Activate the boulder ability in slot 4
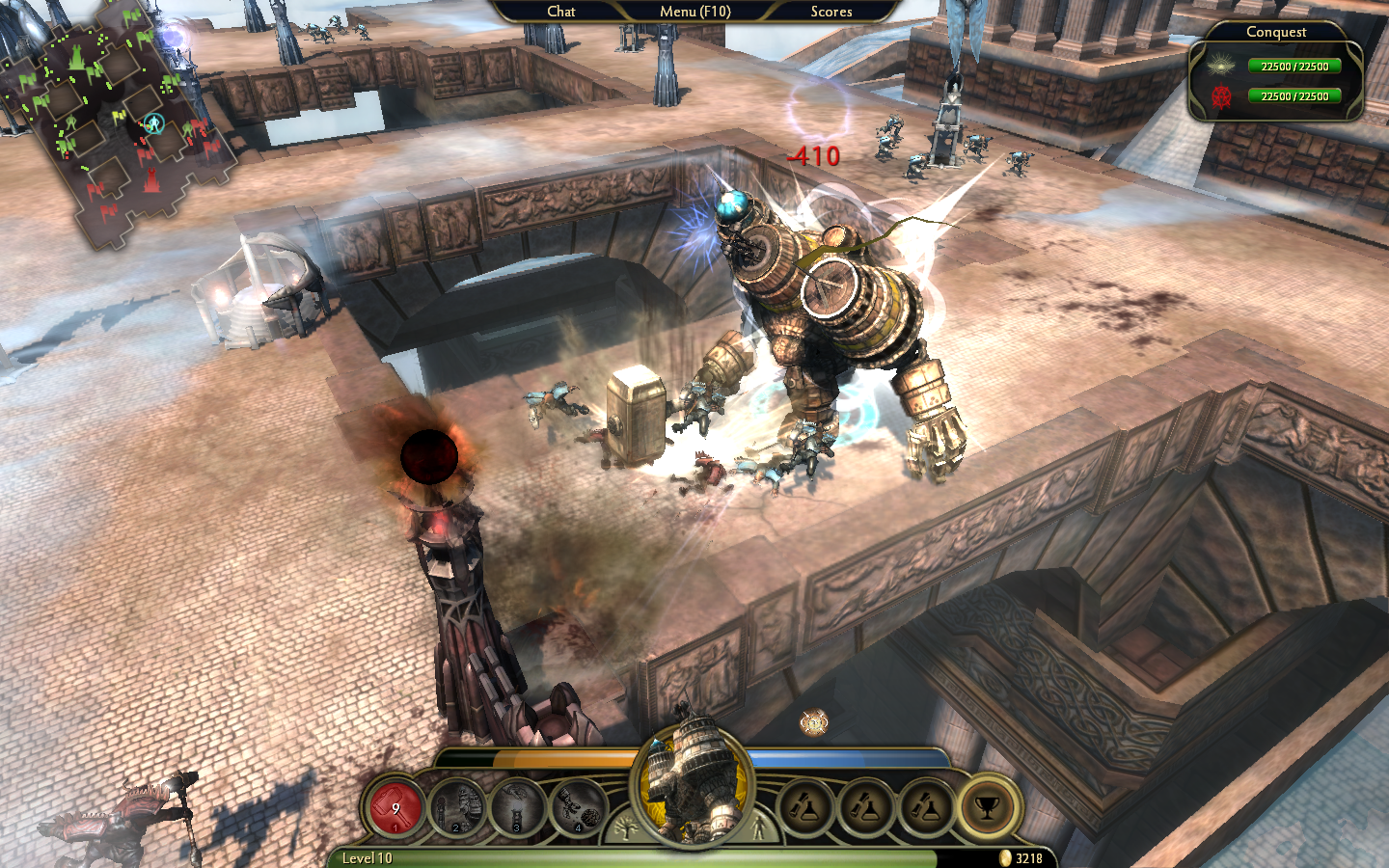 pyautogui.click(x=578, y=808)
